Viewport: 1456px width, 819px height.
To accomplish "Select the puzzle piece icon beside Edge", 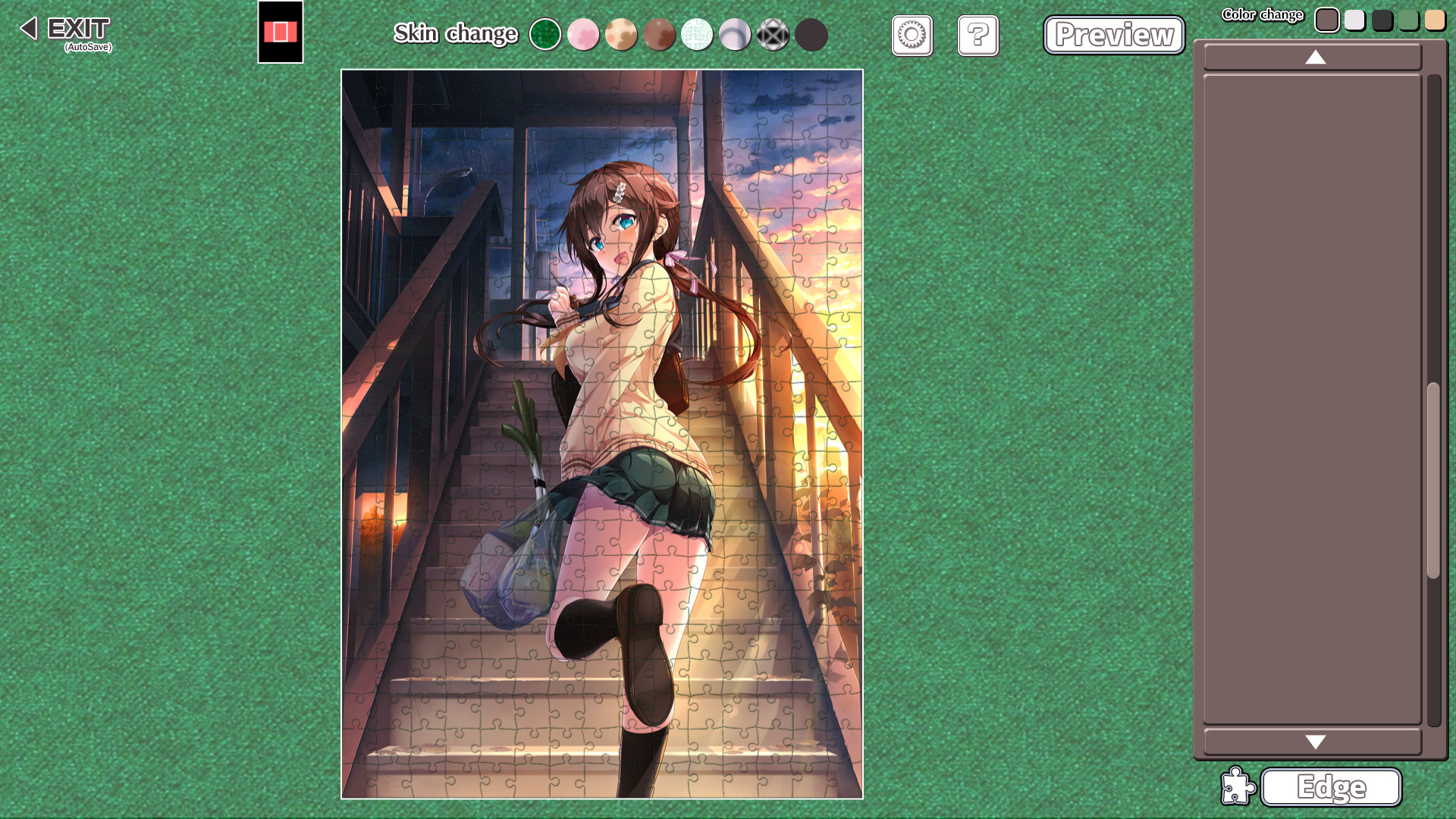I will tap(1238, 787).
